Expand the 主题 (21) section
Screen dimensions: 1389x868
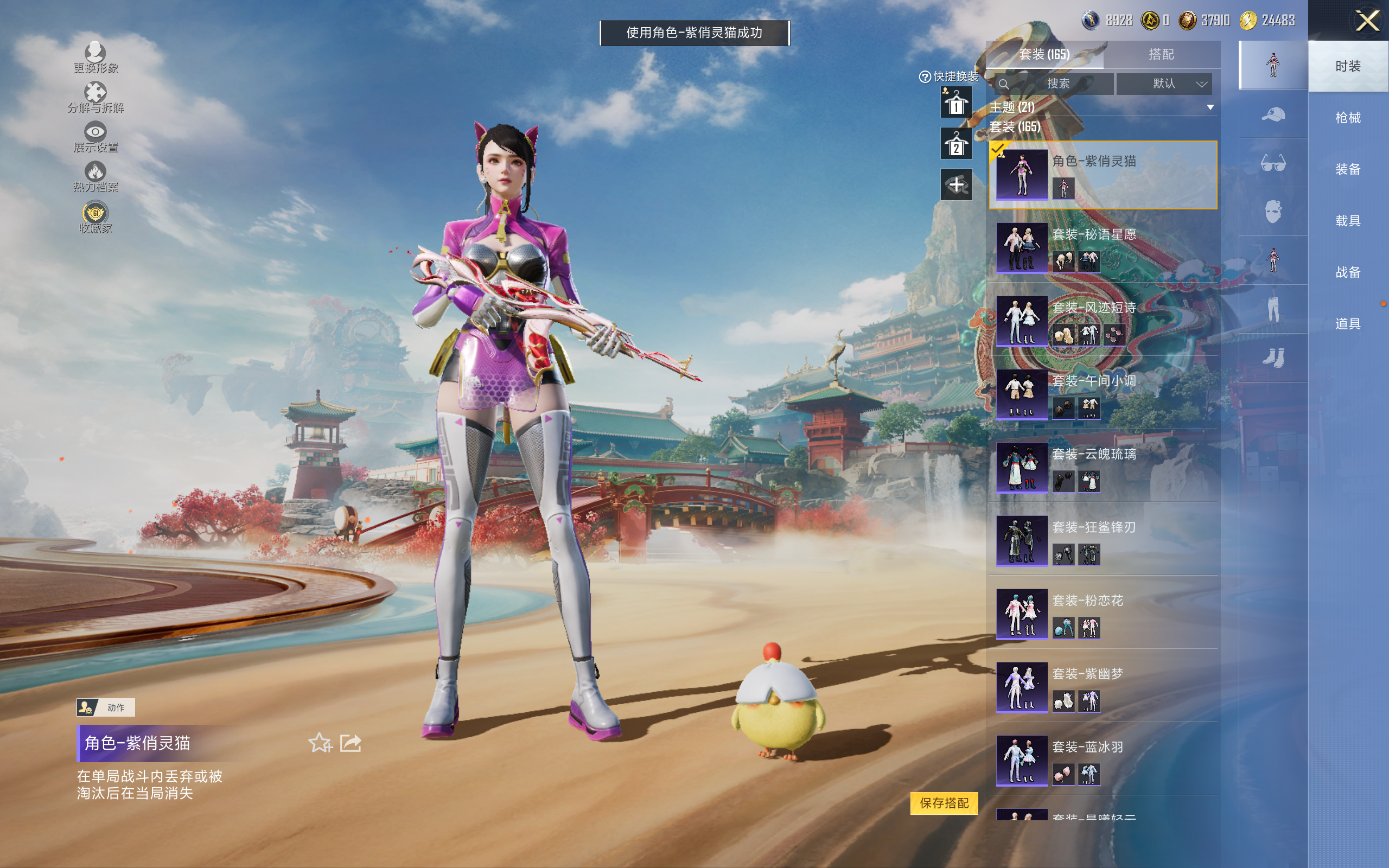[x=1210, y=107]
